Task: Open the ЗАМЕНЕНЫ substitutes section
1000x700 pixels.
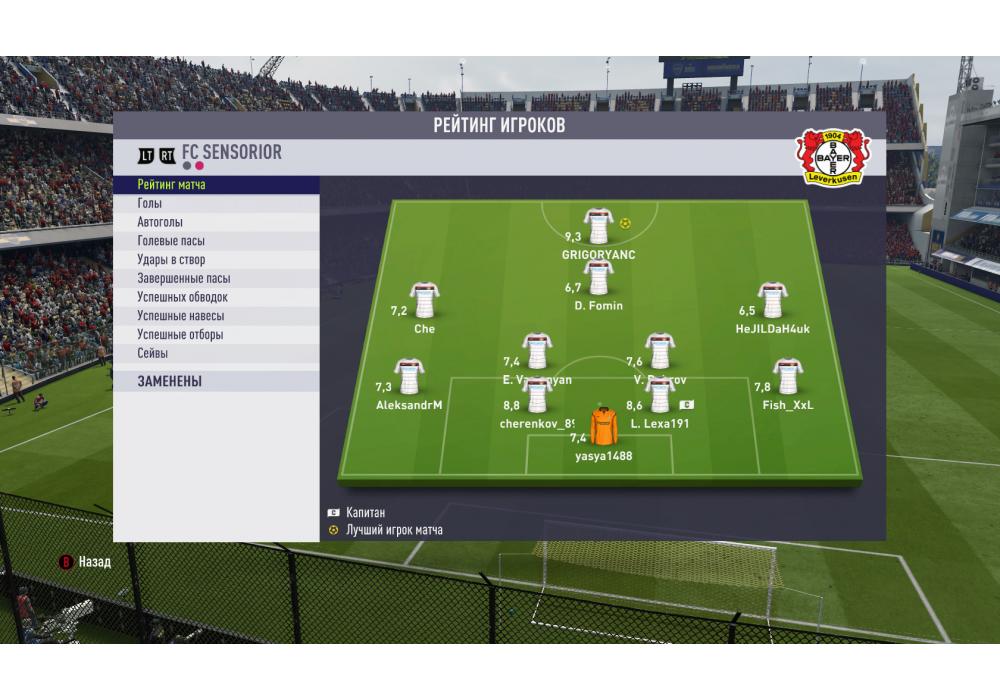Action: pyautogui.click(x=216, y=381)
